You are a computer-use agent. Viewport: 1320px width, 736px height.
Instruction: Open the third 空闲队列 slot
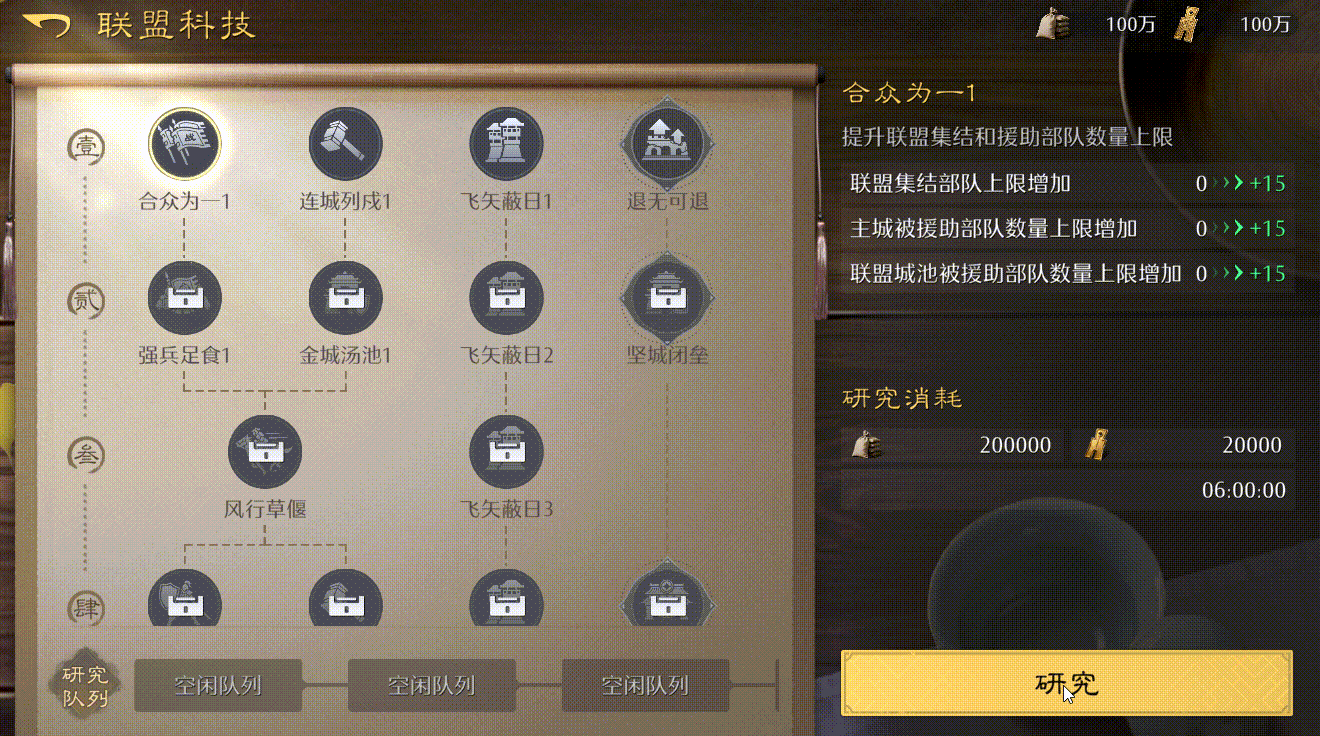(645, 687)
